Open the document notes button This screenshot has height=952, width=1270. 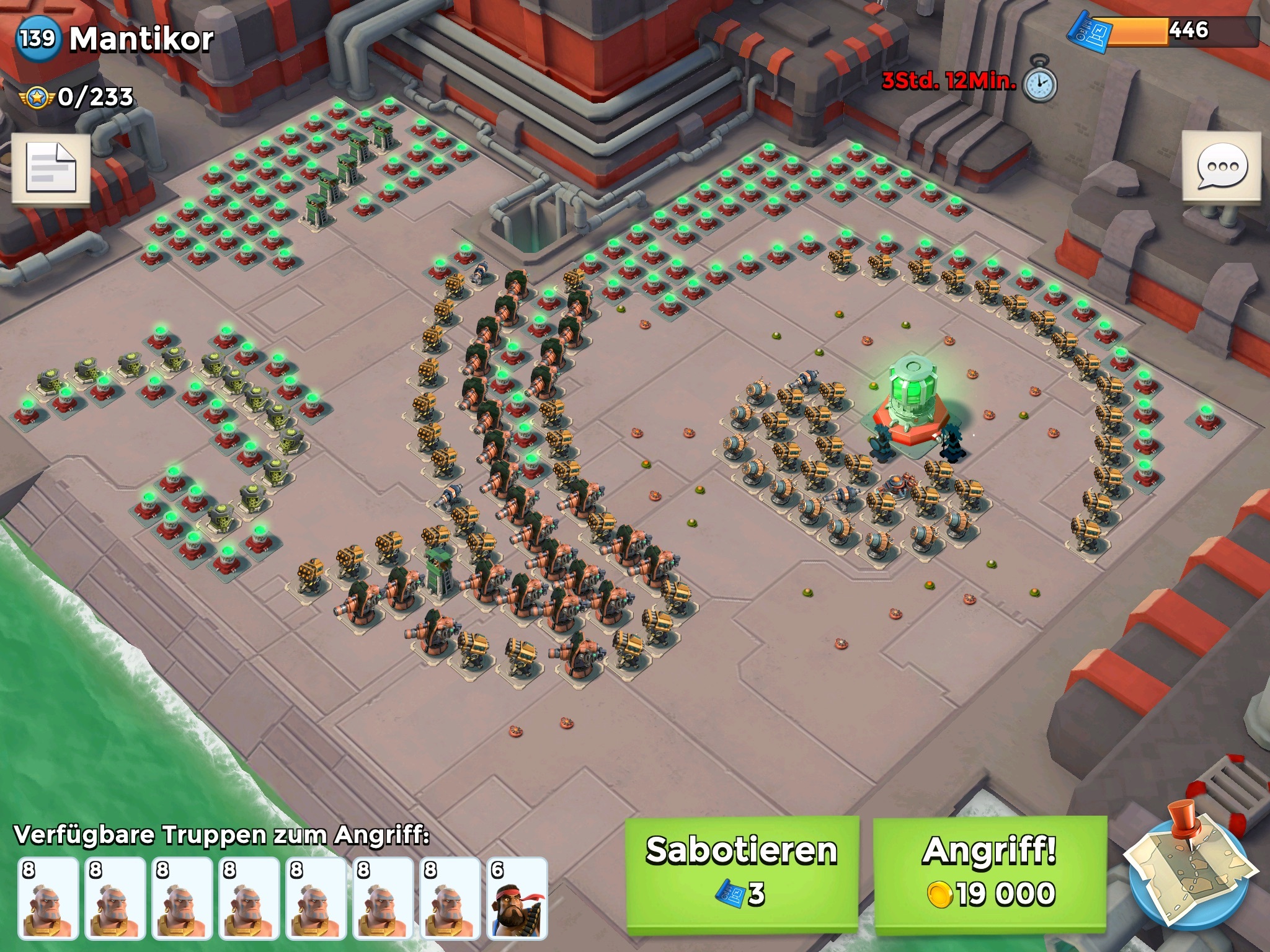pyautogui.click(x=51, y=168)
